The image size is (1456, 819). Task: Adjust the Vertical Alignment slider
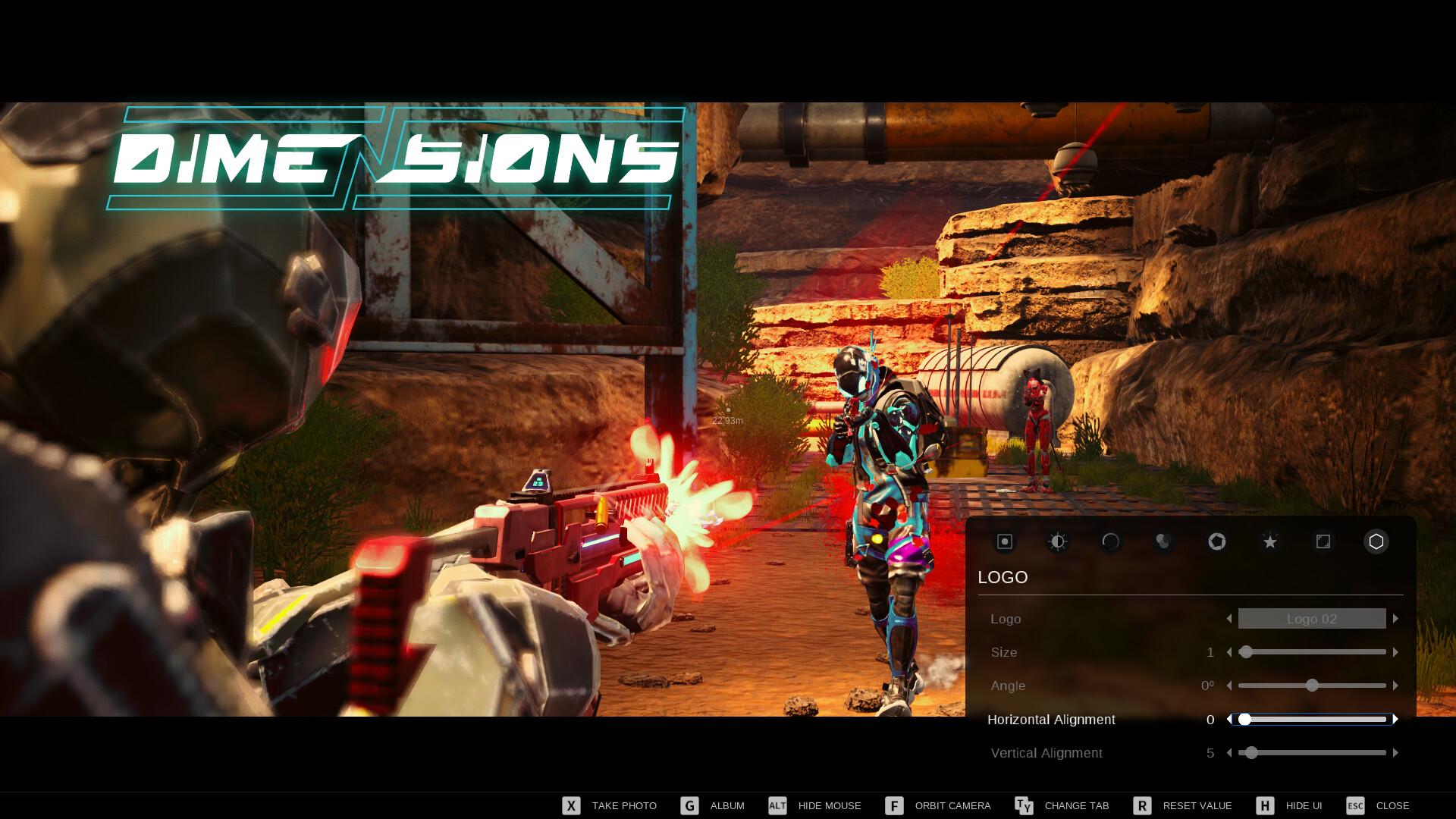click(x=1312, y=753)
